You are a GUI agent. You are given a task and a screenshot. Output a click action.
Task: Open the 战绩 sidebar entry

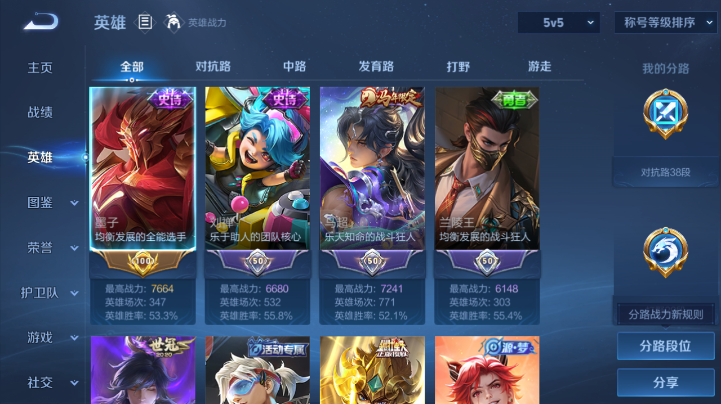(x=40, y=113)
